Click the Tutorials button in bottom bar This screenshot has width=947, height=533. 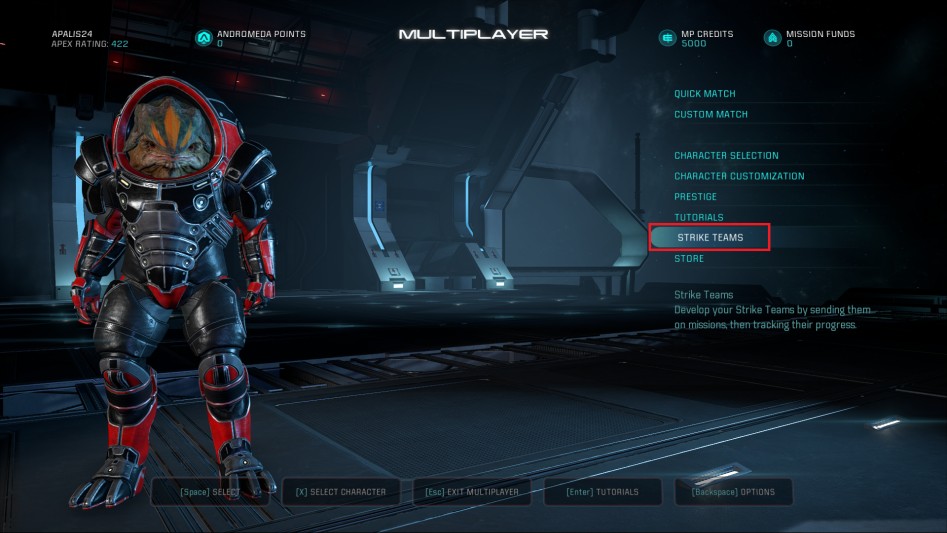point(603,492)
